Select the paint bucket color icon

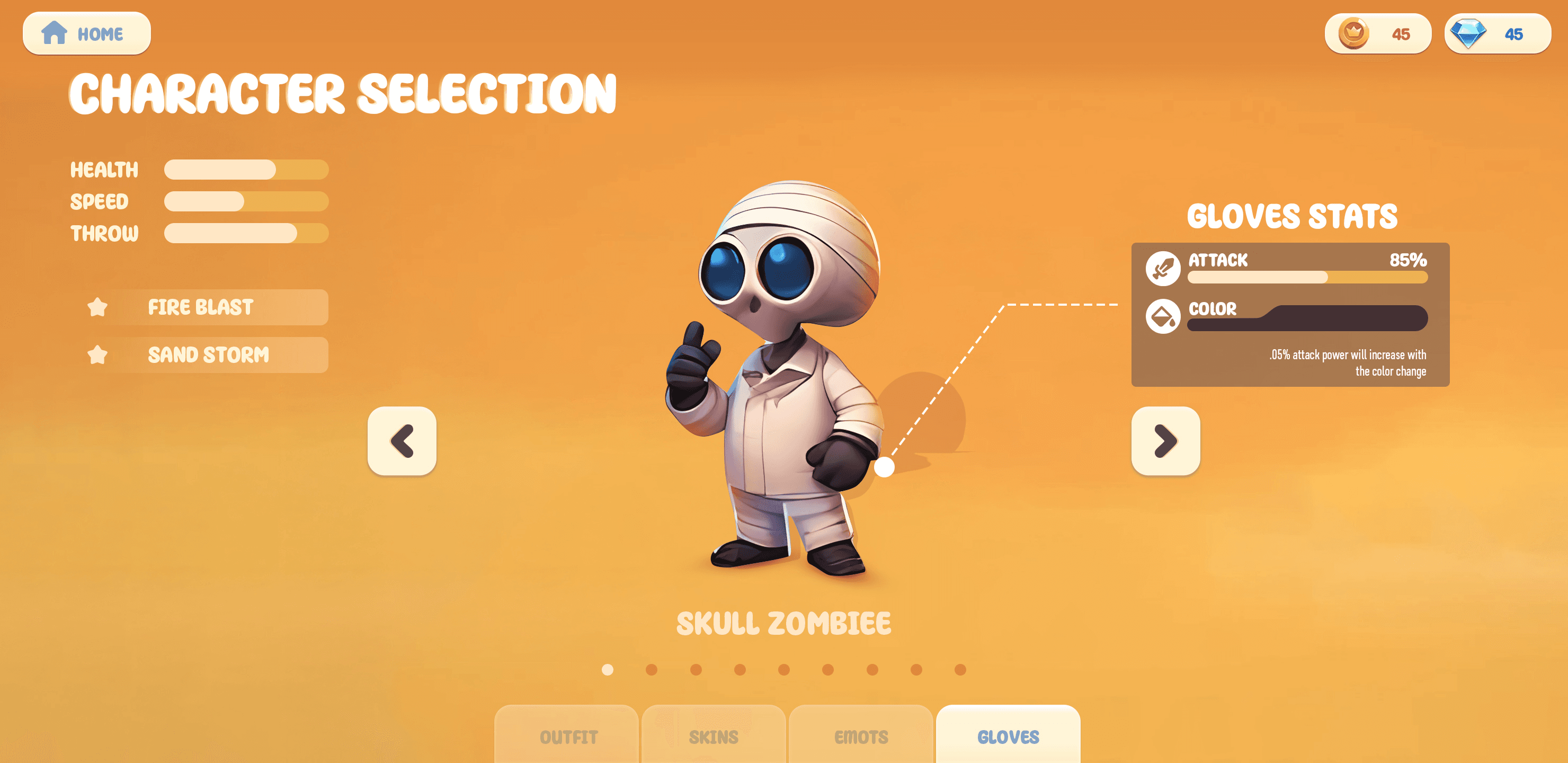pos(1163,317)
